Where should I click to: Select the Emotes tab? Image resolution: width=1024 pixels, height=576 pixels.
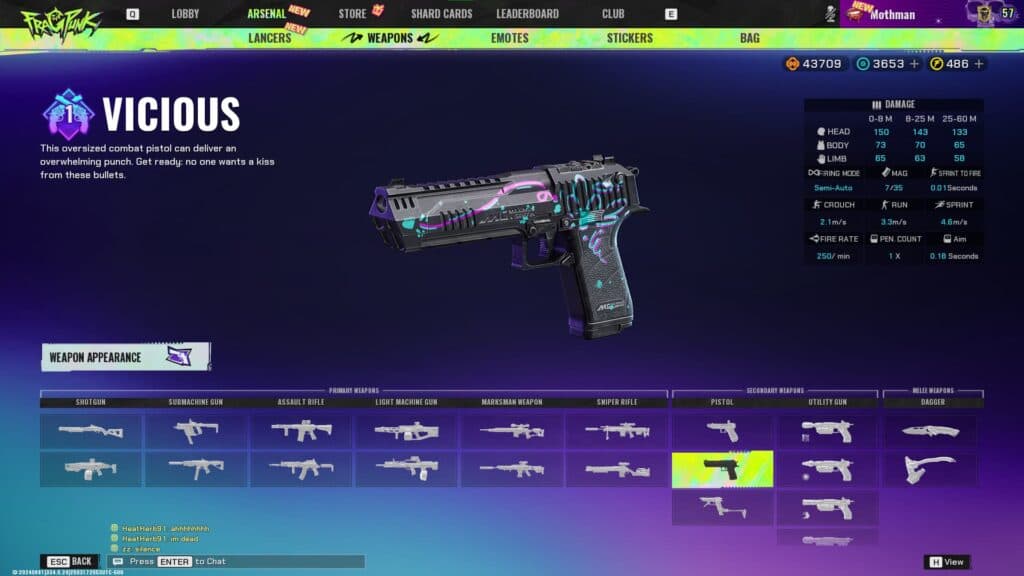point(510,38)
